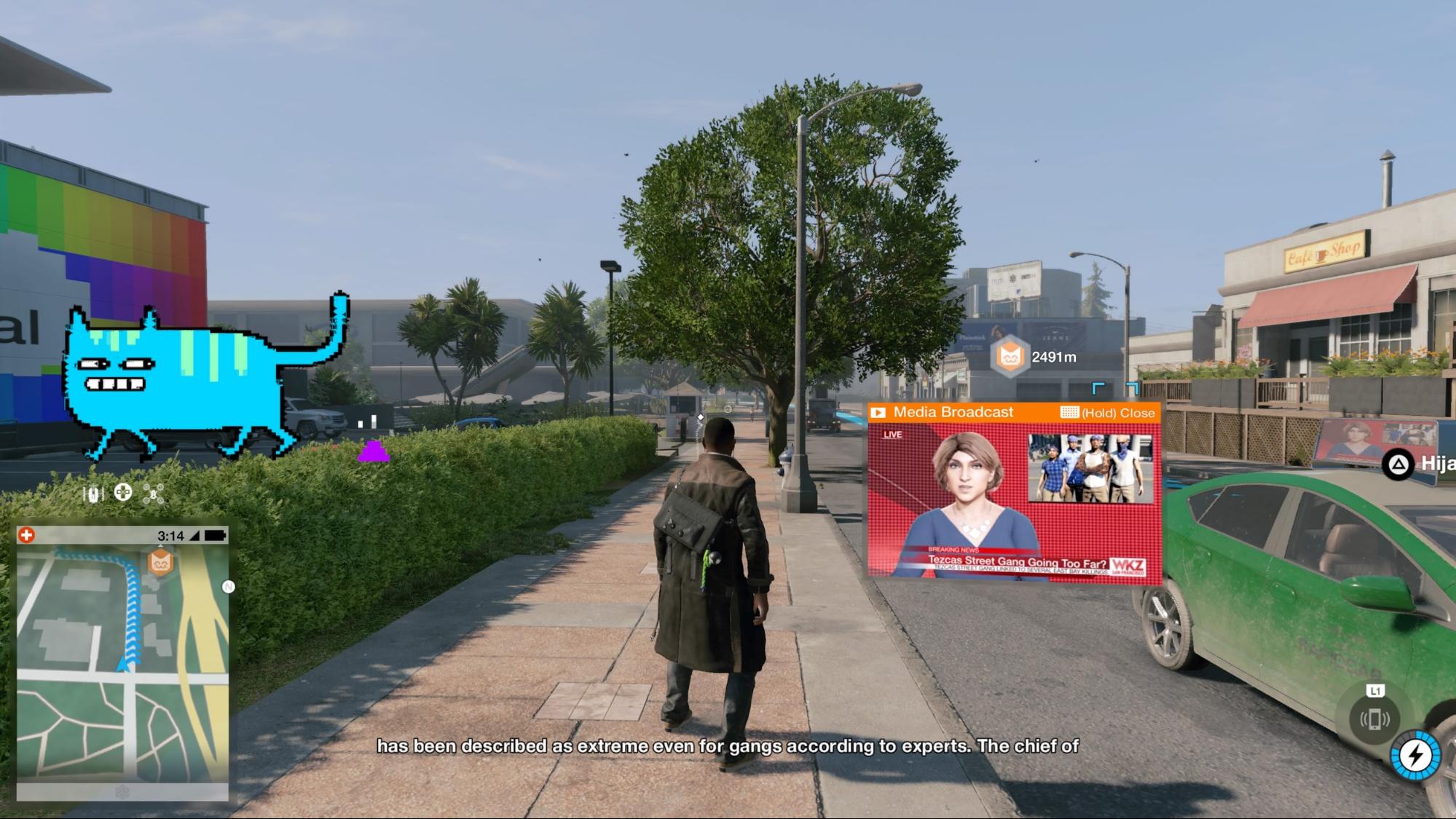This screenshot has height=819, width=1456.
Task: Click the RC jumper hint icon above the minimap
Action: click(x=93, y=493)
